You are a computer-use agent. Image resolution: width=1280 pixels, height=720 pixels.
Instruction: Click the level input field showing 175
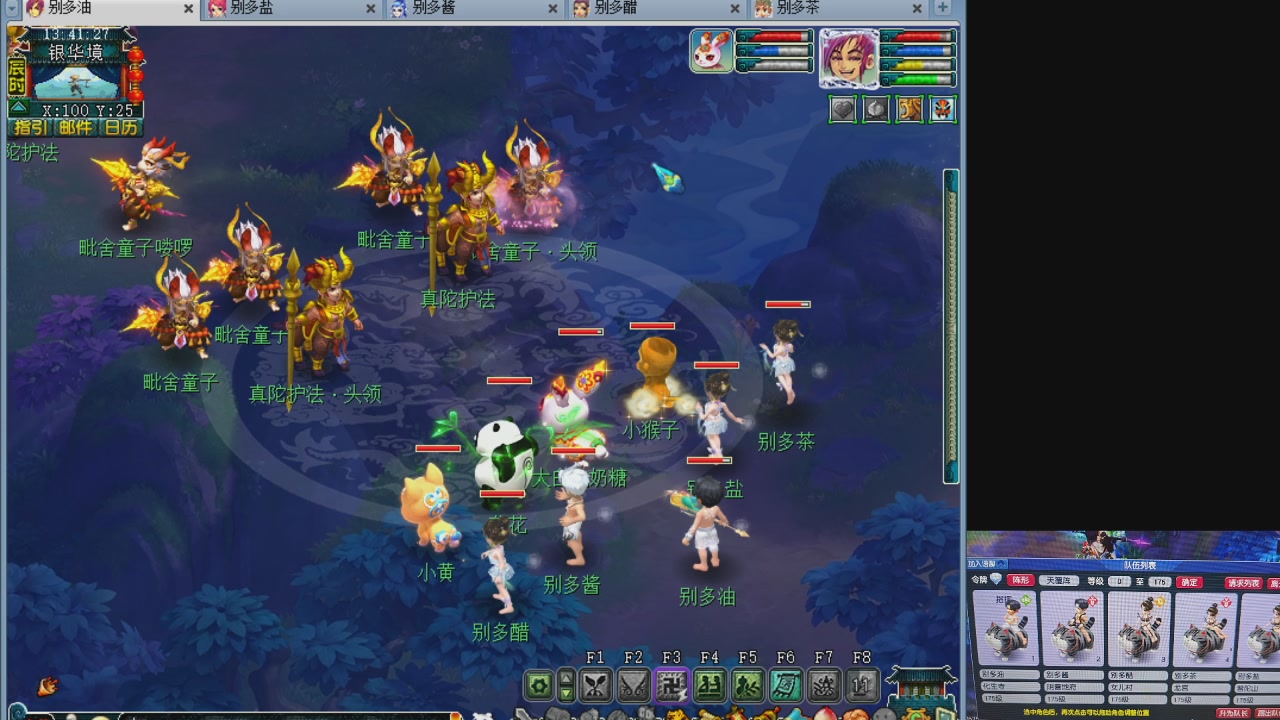tap(1159, 582)
